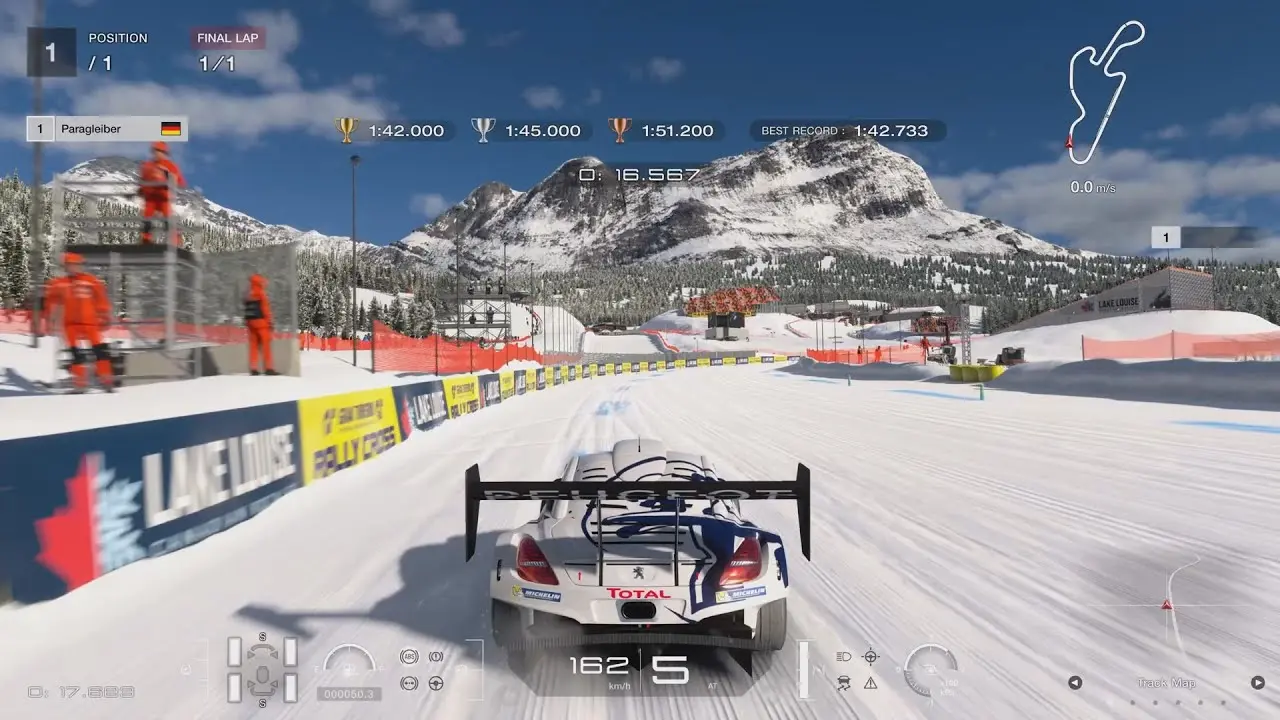The image size is (1280, 720).
Task: Show the previous MFD page before Track Map
Action: tap(1075, 683)
